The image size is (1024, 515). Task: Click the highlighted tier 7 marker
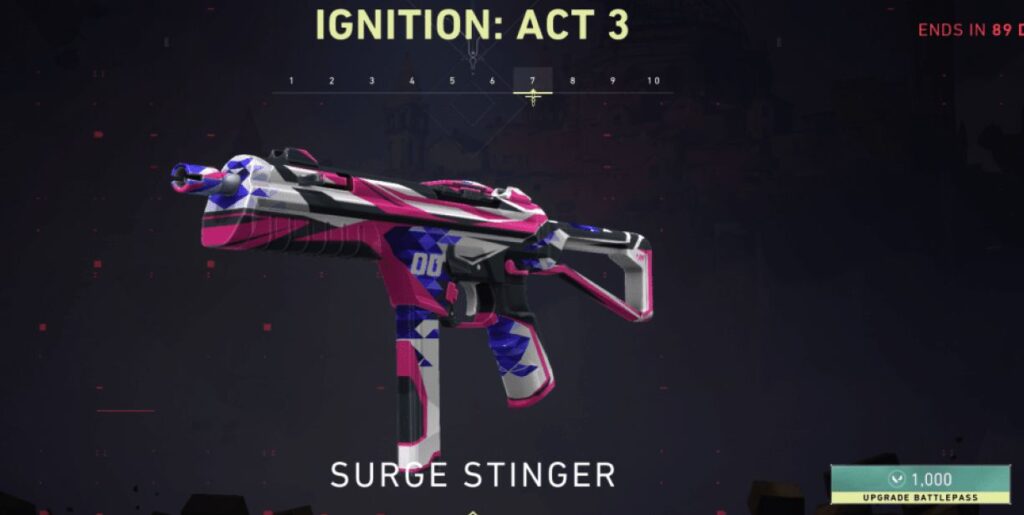[x=533, y=81]
